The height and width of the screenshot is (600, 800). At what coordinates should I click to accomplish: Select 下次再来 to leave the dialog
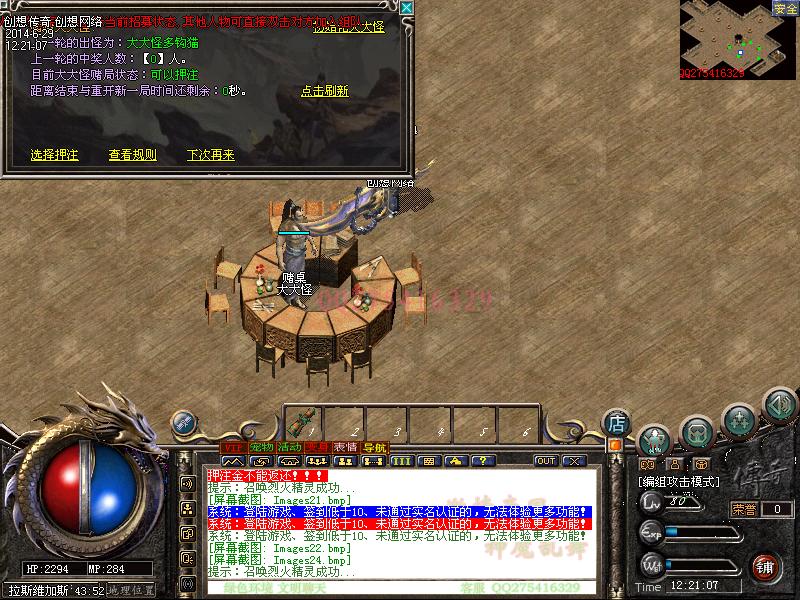(210, 155)
